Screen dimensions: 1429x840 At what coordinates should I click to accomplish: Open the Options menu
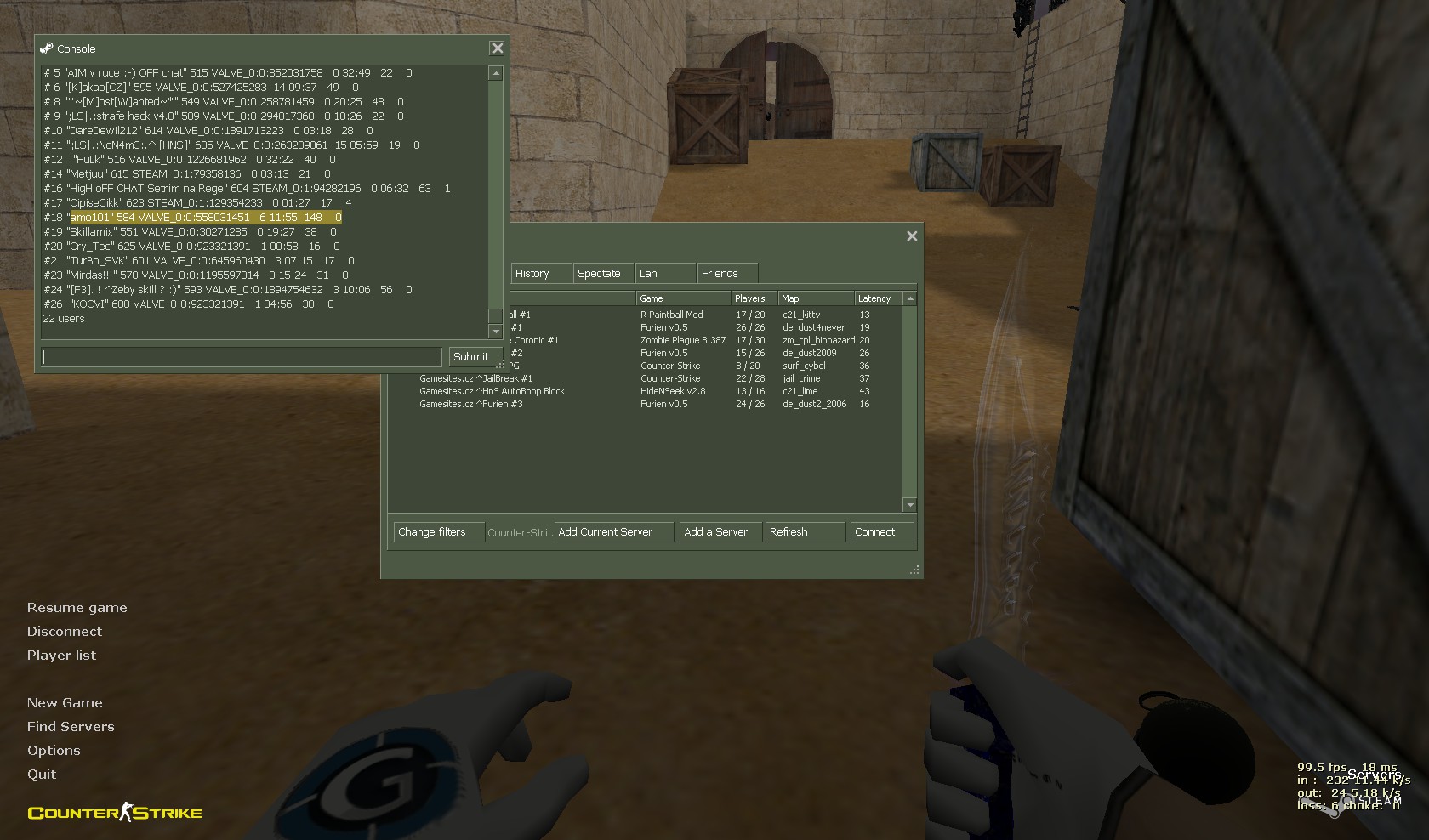click(54, 751)
